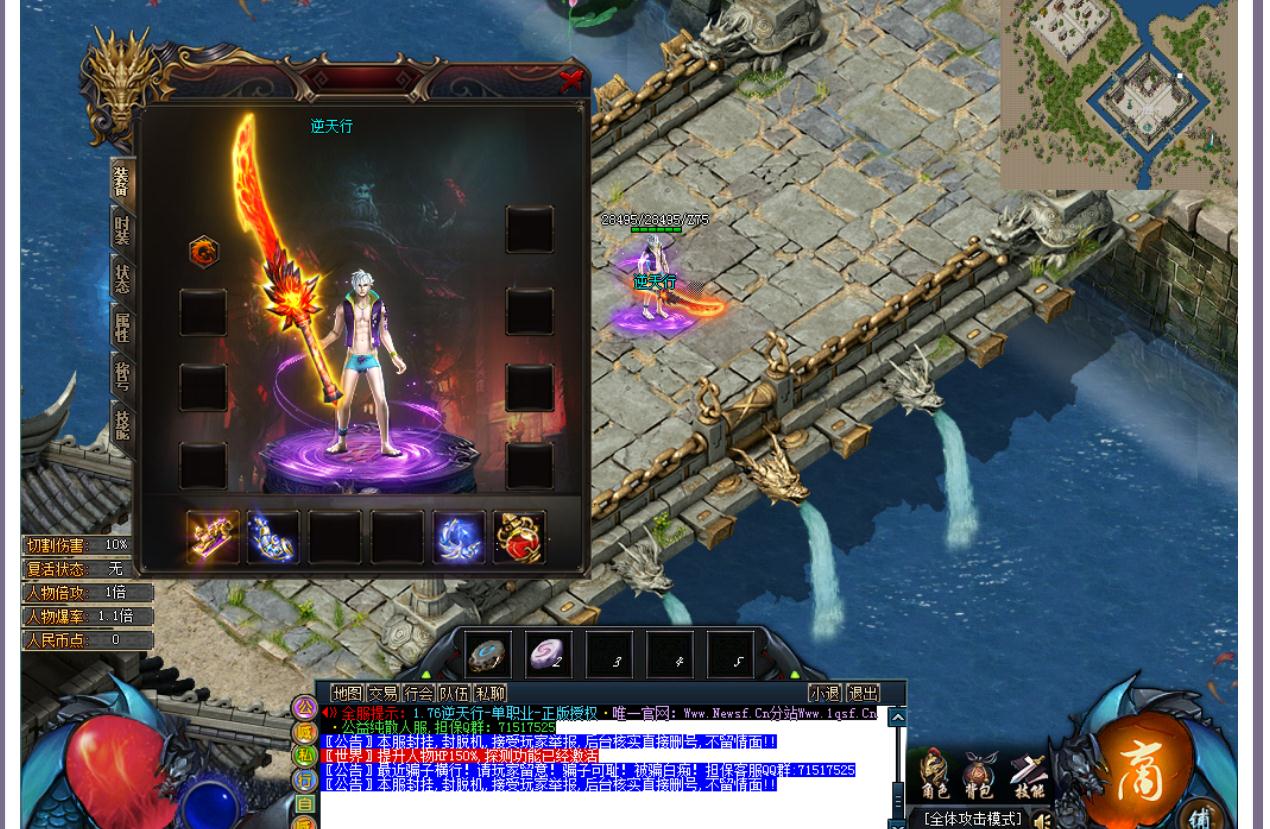This screenshot has height=829, width=1270.
Task: Open the 行会 guild window
Action: (x=419, y=693)
